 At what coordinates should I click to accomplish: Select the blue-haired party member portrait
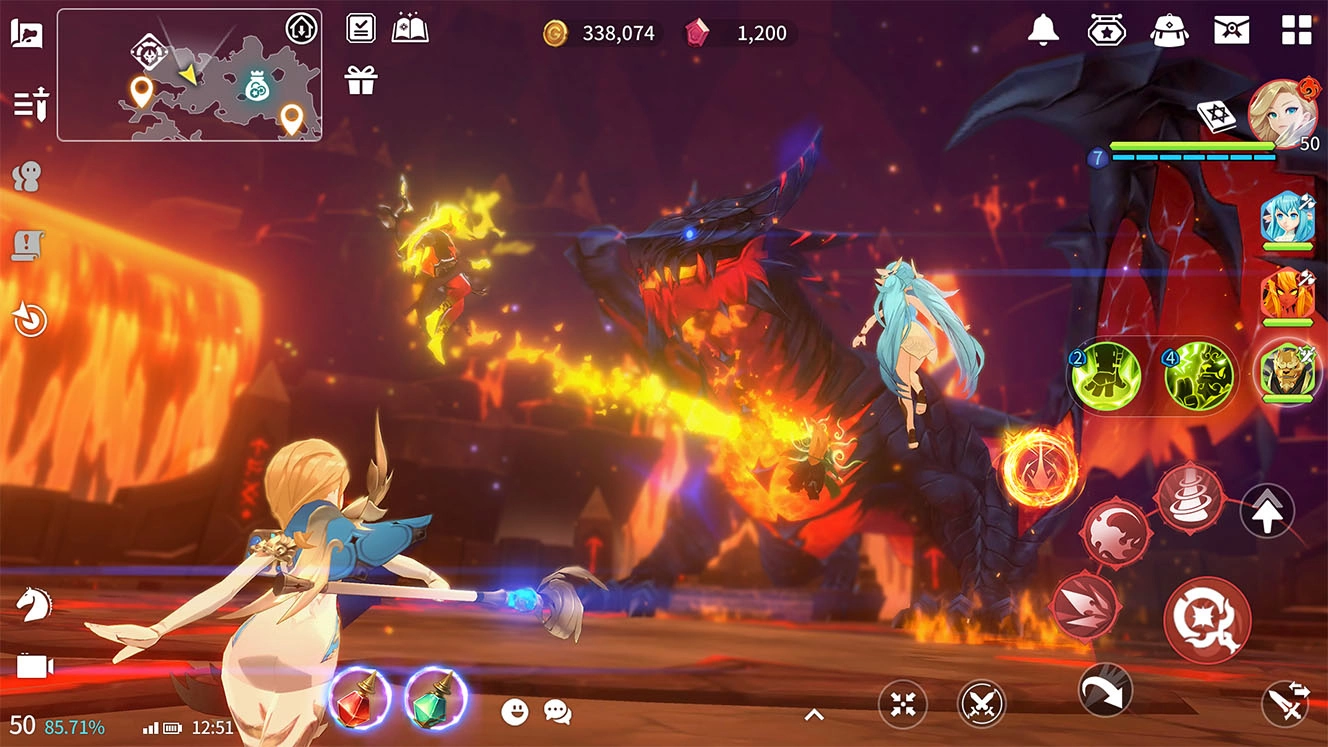1286,218
